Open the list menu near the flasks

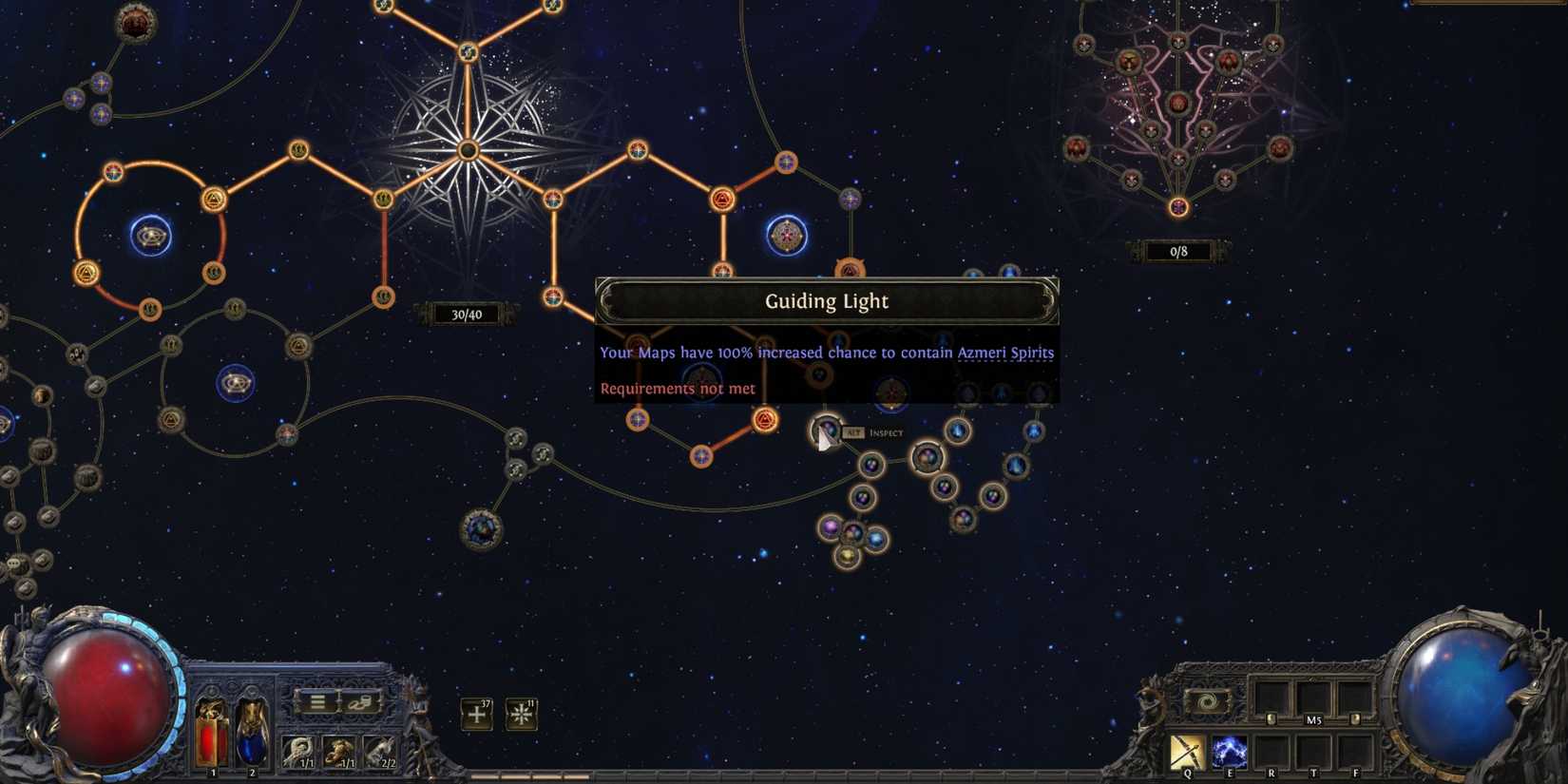tap(318, 702)
